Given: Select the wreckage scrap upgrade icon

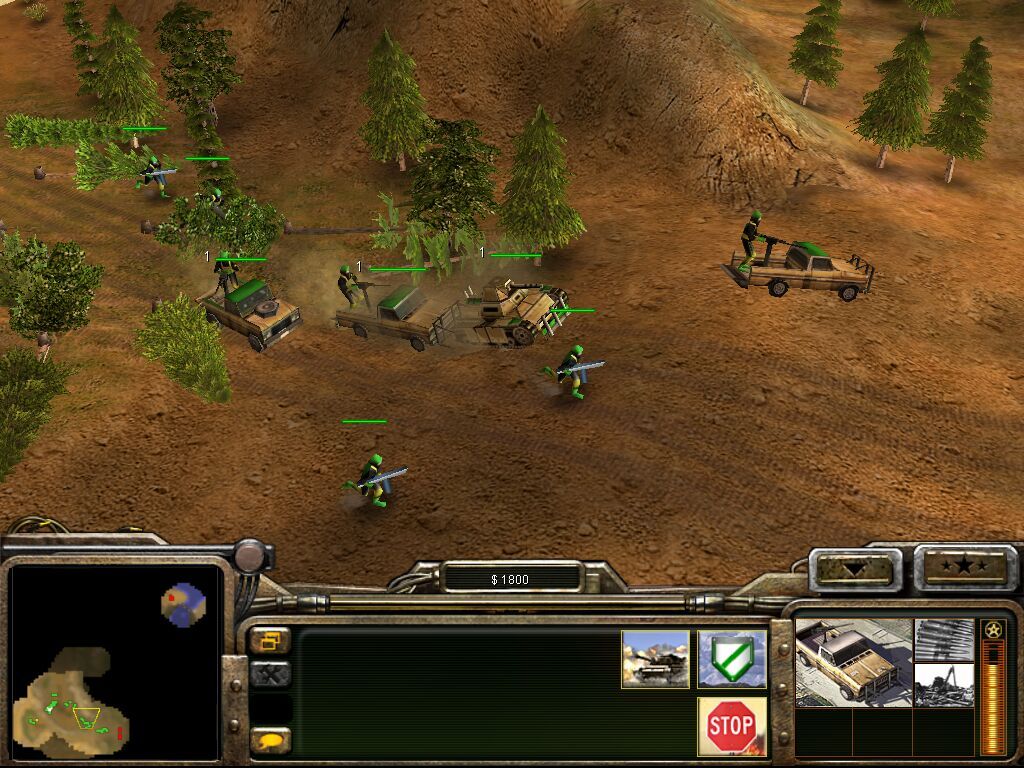Looking at the screenshot, I should 944,686.
